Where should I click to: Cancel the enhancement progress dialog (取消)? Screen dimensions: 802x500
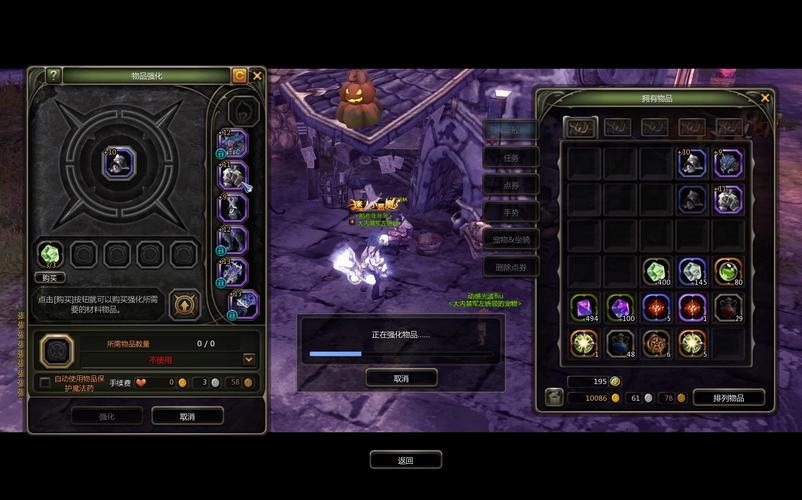401,378
